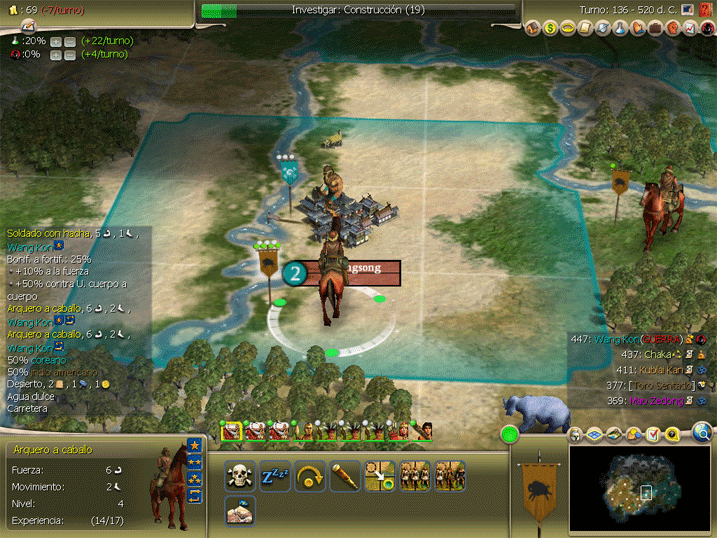
Task: Increase the research rate with plus button
Action: click(56, 41)
